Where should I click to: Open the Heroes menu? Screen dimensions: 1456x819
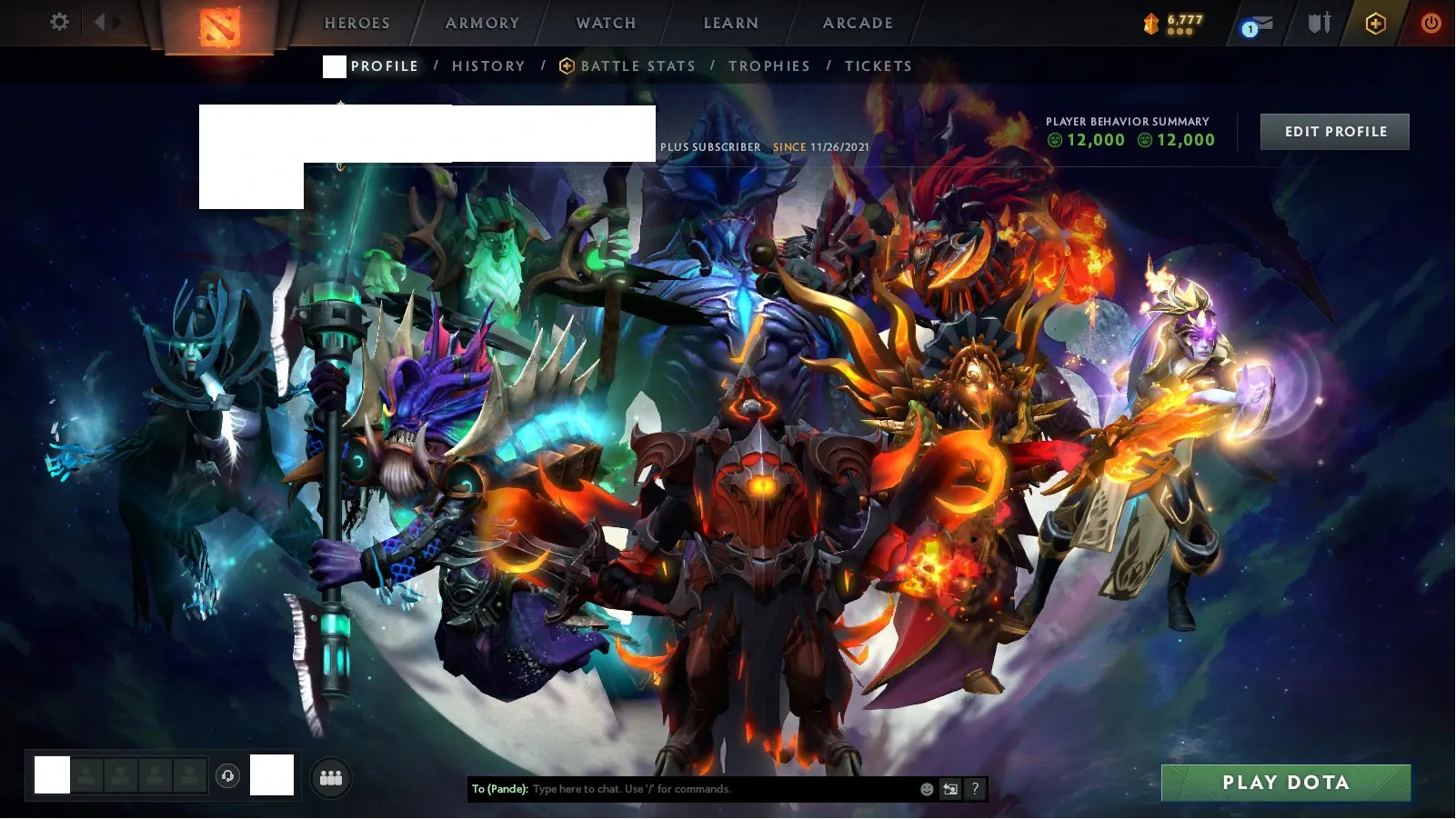pos(356,24)
